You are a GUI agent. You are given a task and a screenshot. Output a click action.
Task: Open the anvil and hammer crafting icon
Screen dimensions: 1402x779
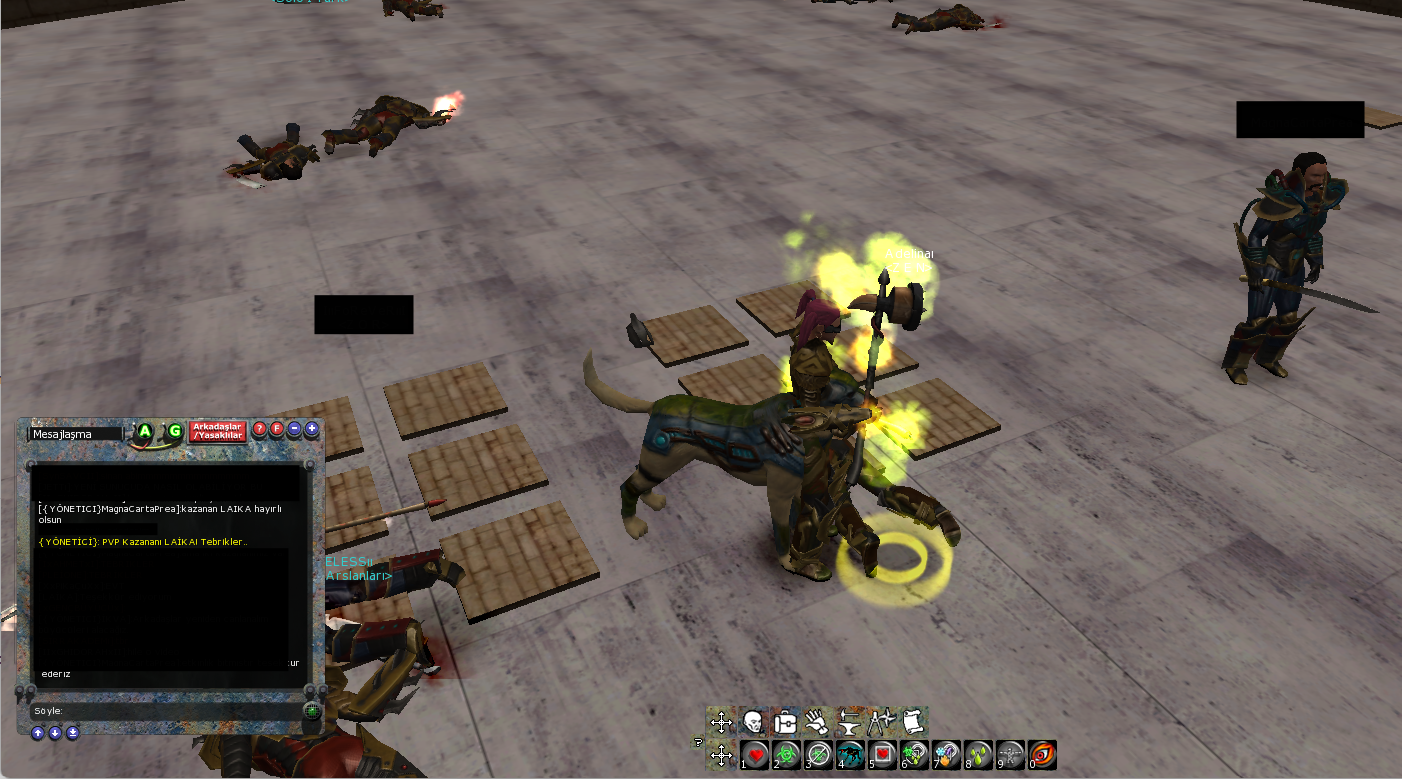click(848, 722)
